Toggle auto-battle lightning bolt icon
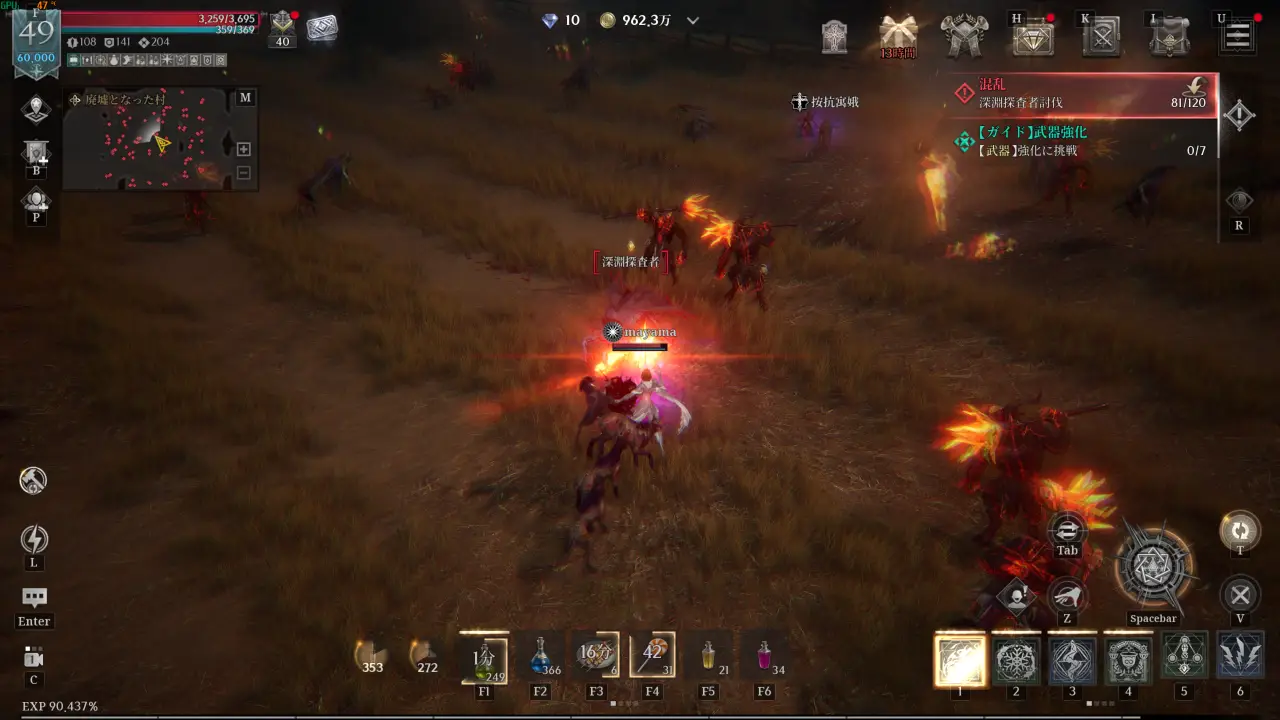The height and width of the screenshot is (720, 1280). 34,540
